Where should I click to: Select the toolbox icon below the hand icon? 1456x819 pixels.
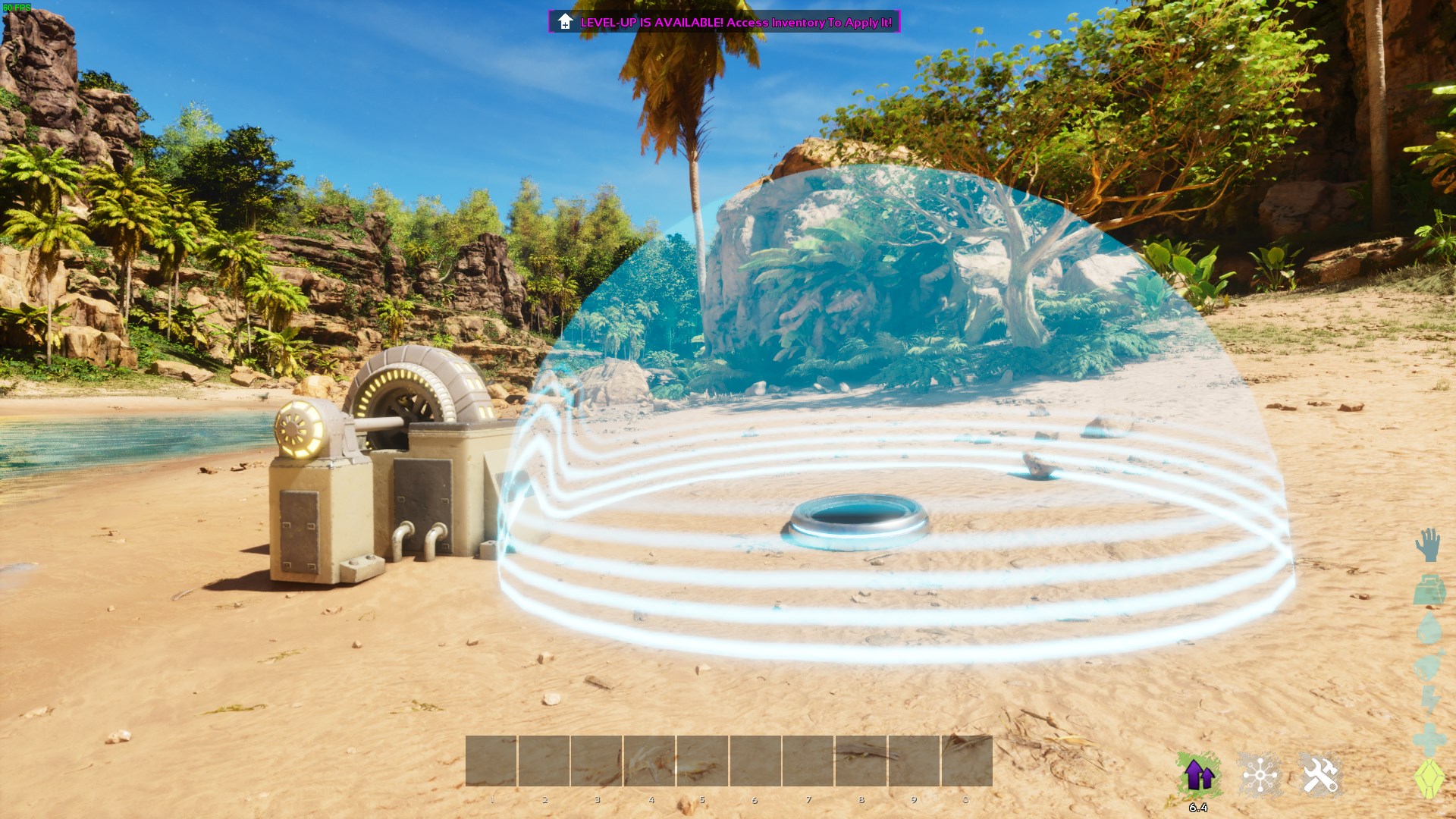tap(1429, 589)
